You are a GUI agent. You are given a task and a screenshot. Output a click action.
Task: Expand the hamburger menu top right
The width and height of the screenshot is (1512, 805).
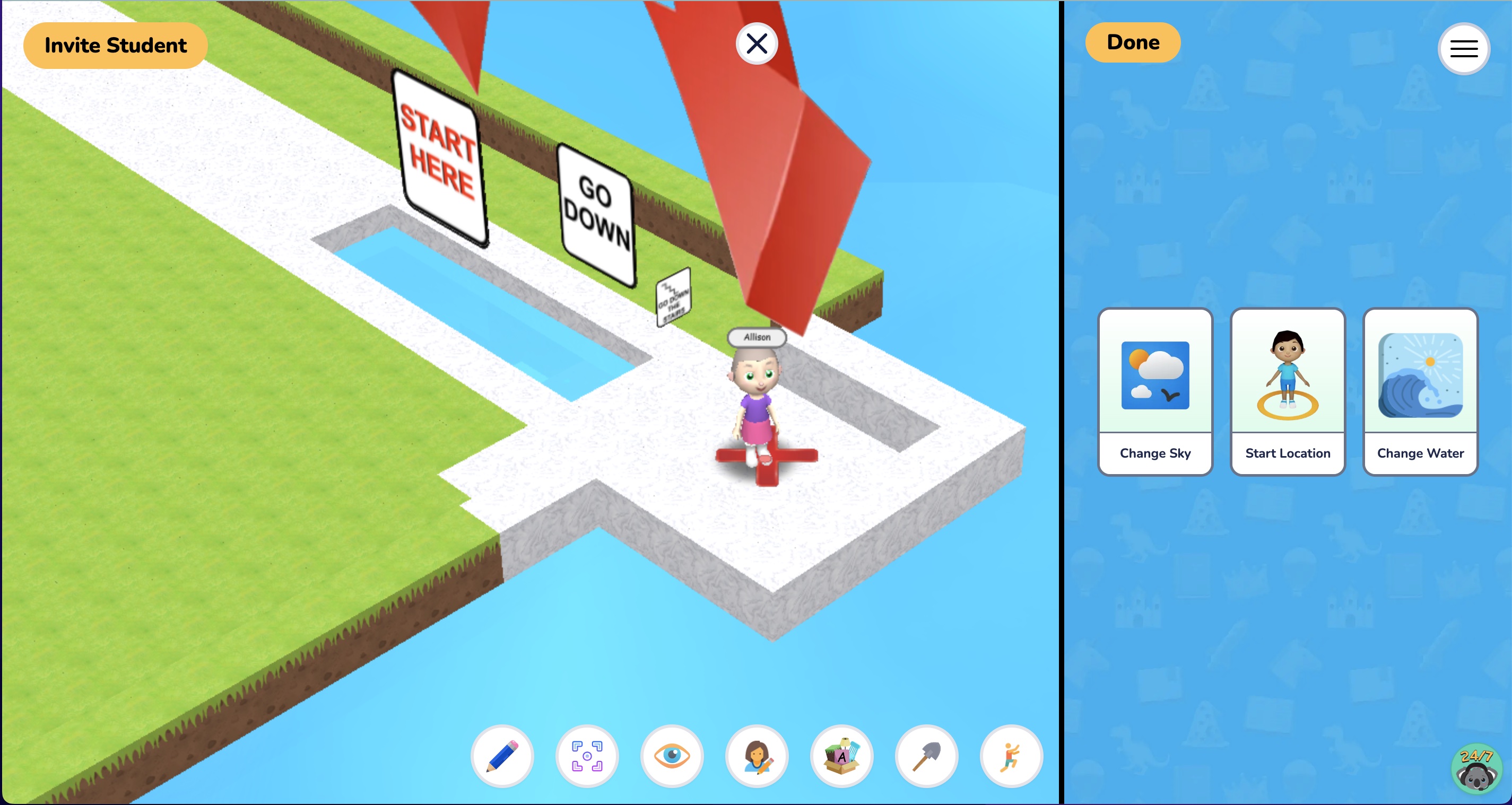[x=1464, y=49]
